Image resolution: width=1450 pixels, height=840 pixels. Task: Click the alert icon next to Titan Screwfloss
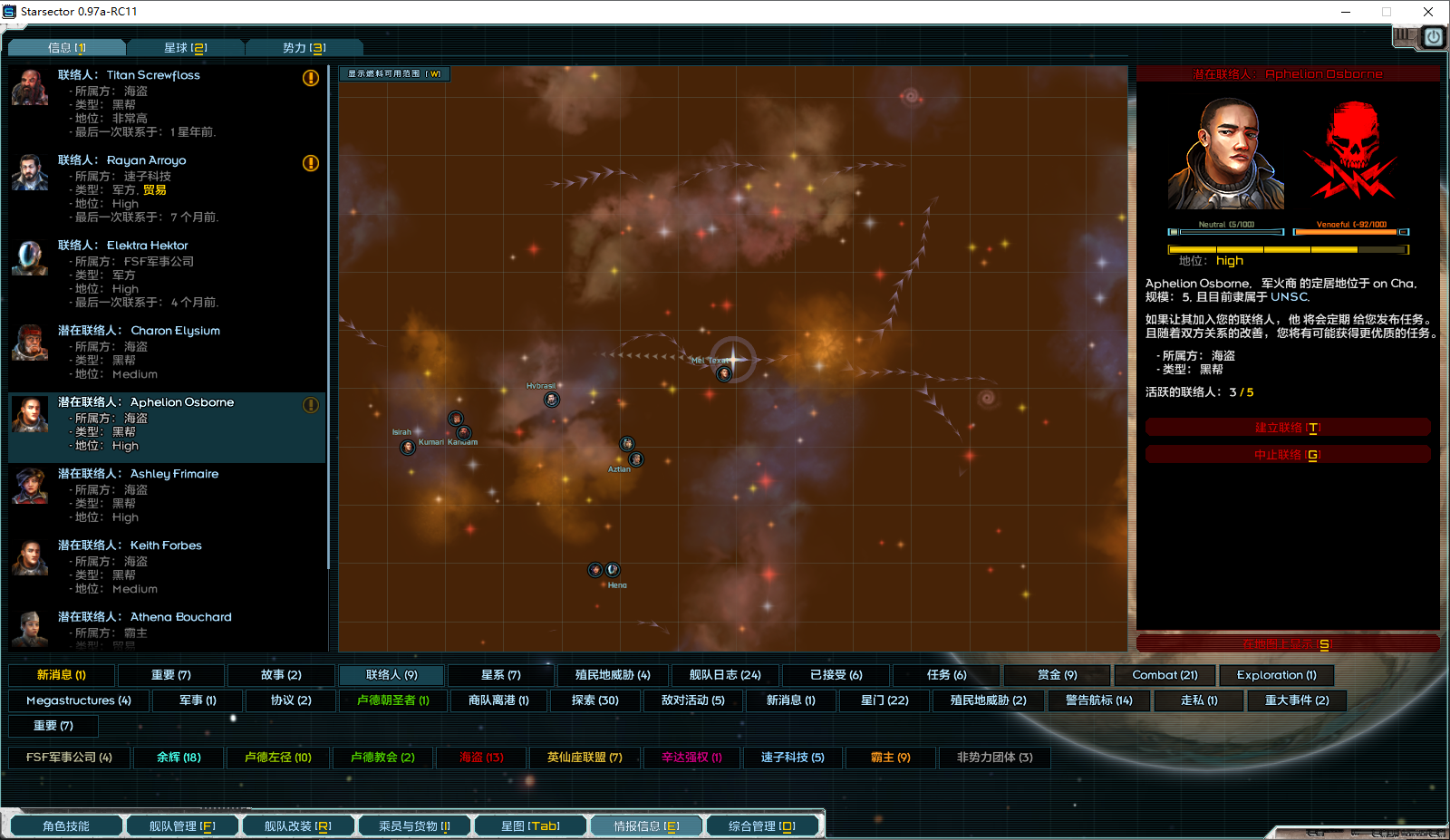click(311, 79)
